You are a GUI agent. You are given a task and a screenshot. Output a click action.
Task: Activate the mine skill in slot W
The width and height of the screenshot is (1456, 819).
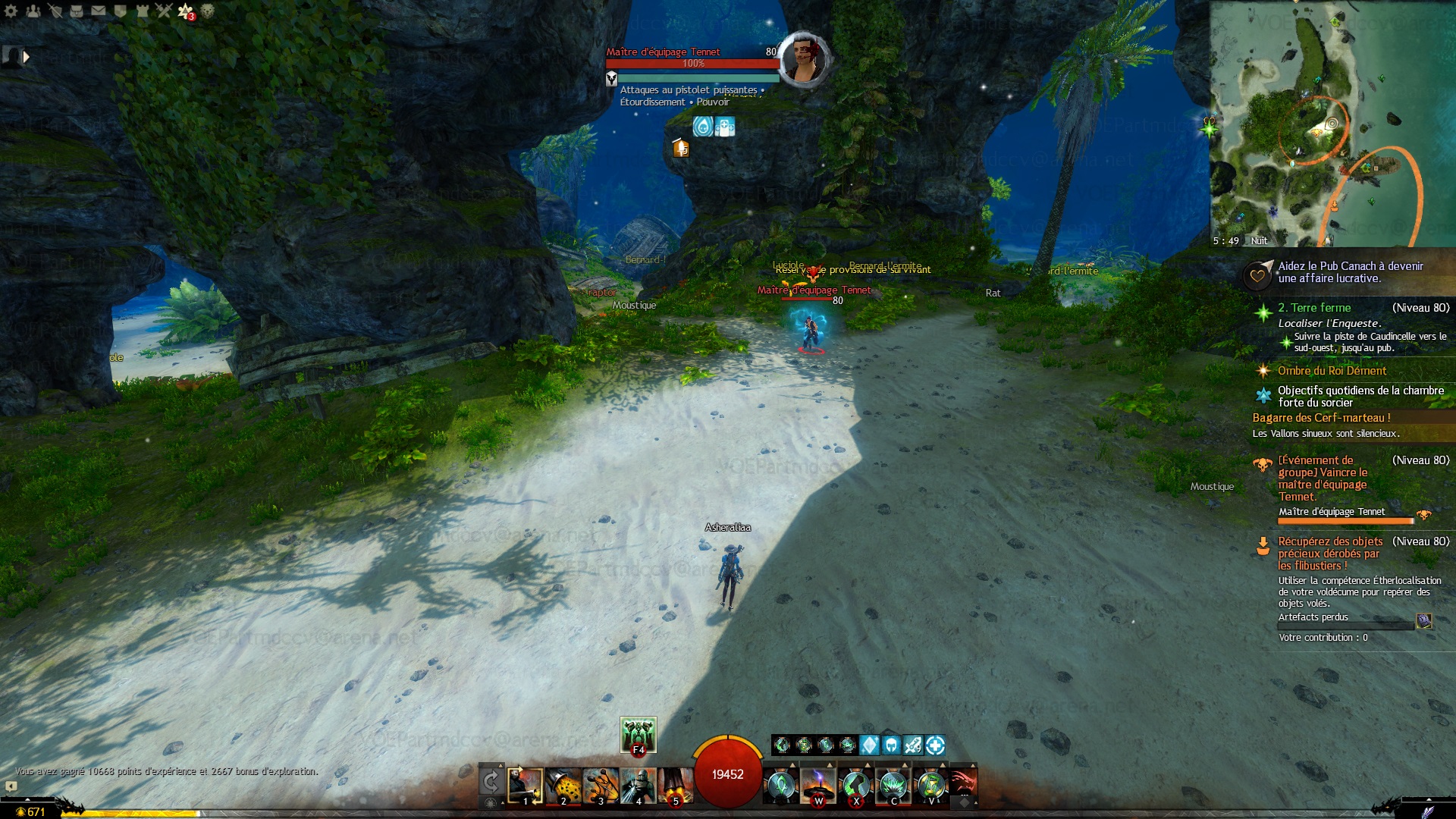tap(818, 786)
